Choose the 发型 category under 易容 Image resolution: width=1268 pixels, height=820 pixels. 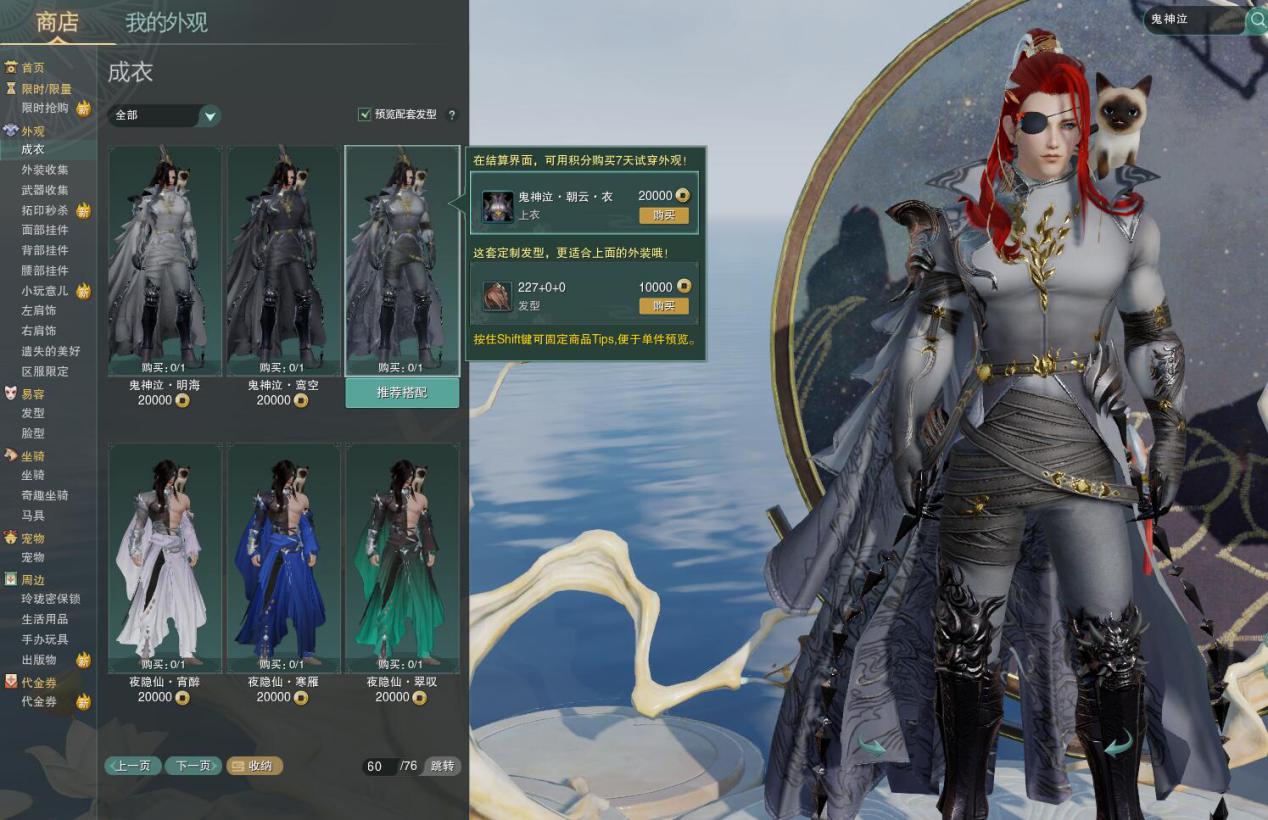pos(33,413)
